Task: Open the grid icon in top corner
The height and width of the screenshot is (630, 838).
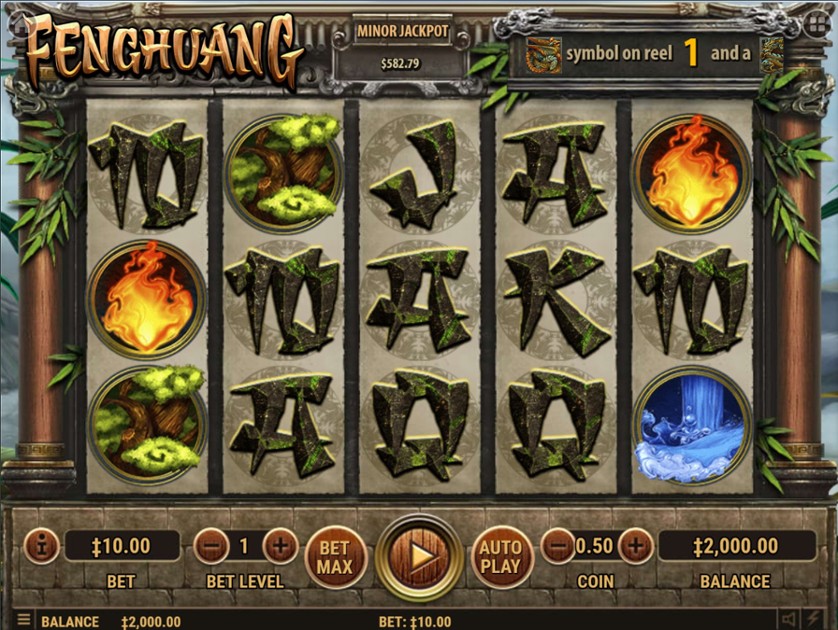Action: point(817,23)
